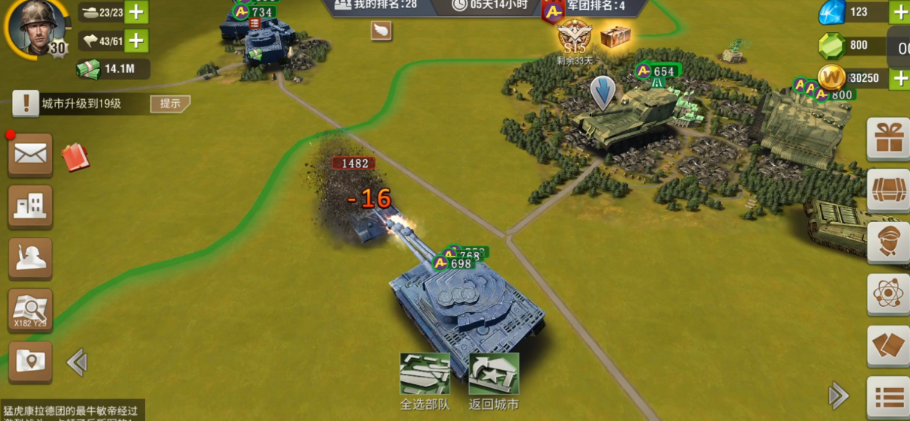Buy more gold coins
The height and width of the screenshot is (421, 910).
pyautogui.click(x=898, y=78)
